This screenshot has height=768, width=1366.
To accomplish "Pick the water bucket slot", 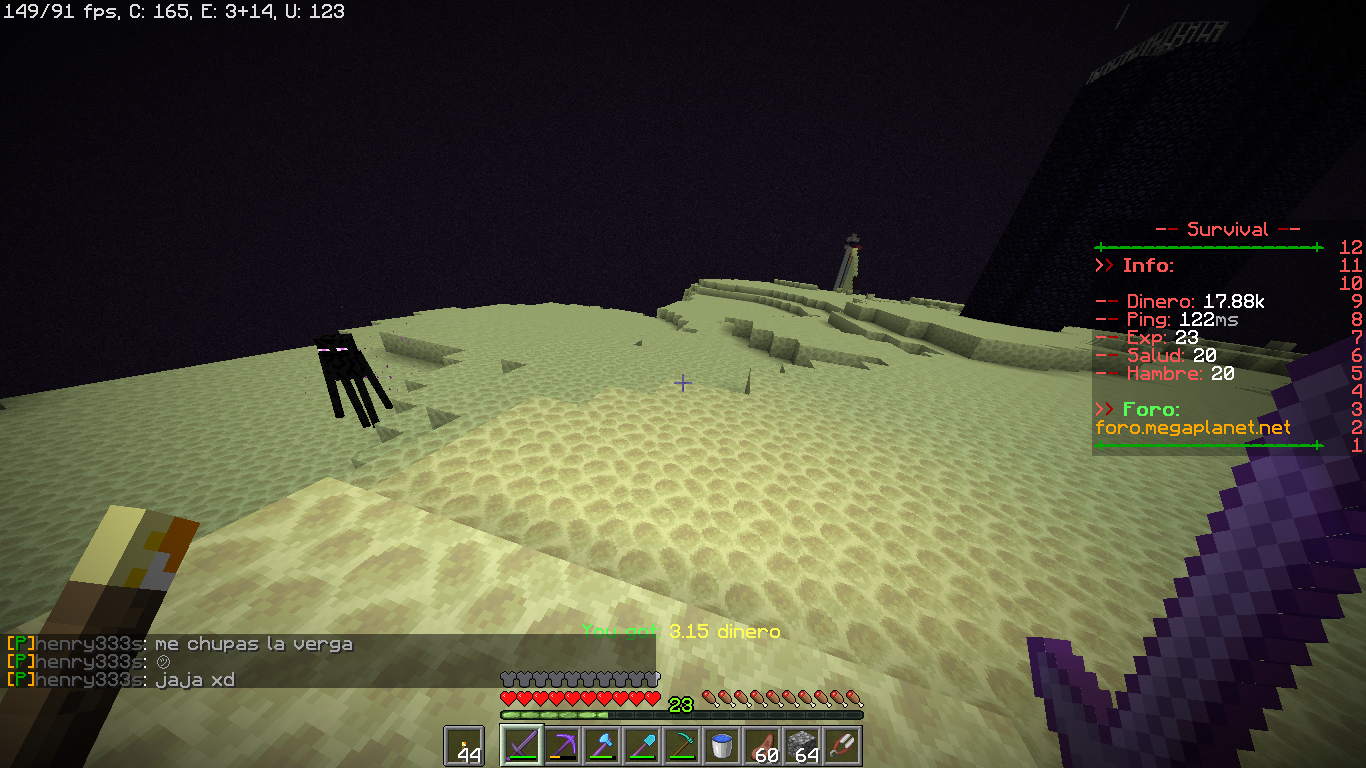I will coord(722,746).
